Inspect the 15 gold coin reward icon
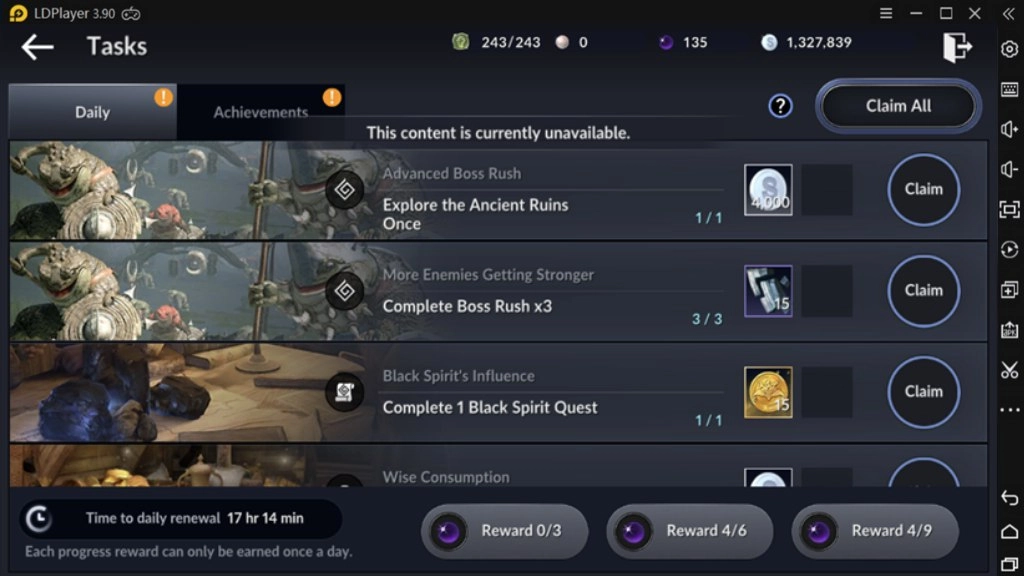Screen dimensions: 1024x576 pos(768,392)
